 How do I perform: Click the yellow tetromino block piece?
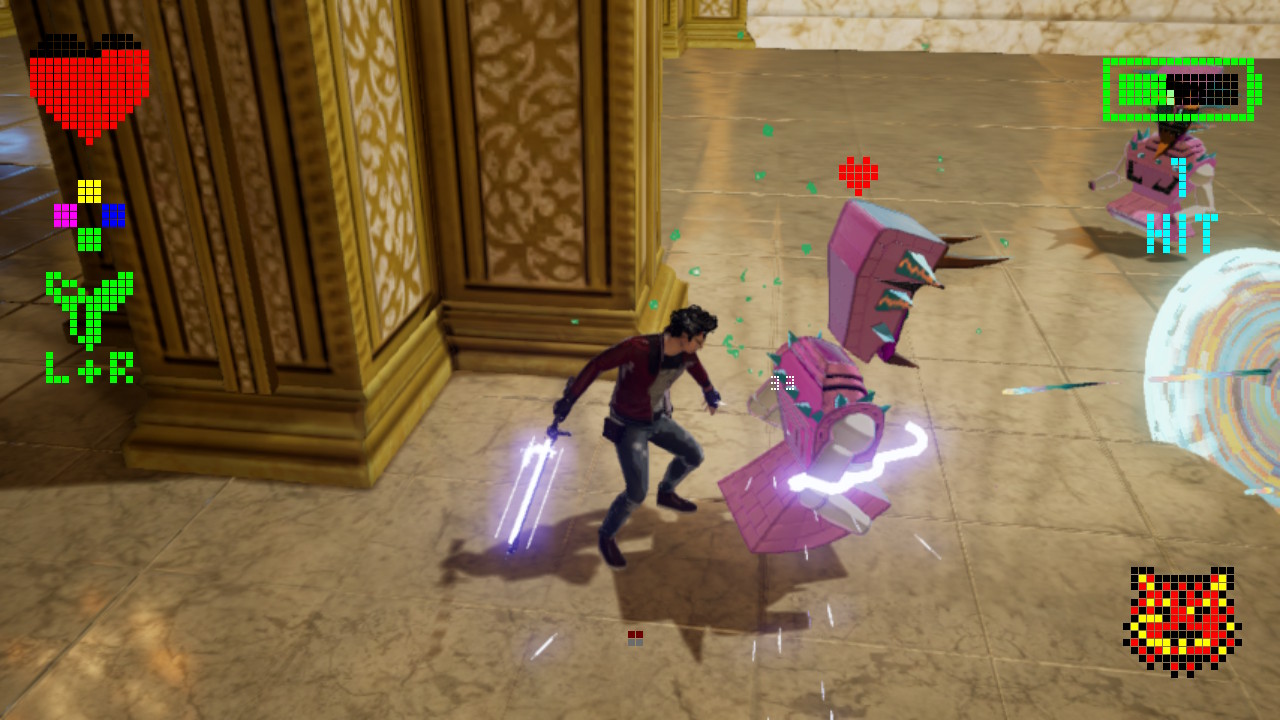[x=89, y=190]
